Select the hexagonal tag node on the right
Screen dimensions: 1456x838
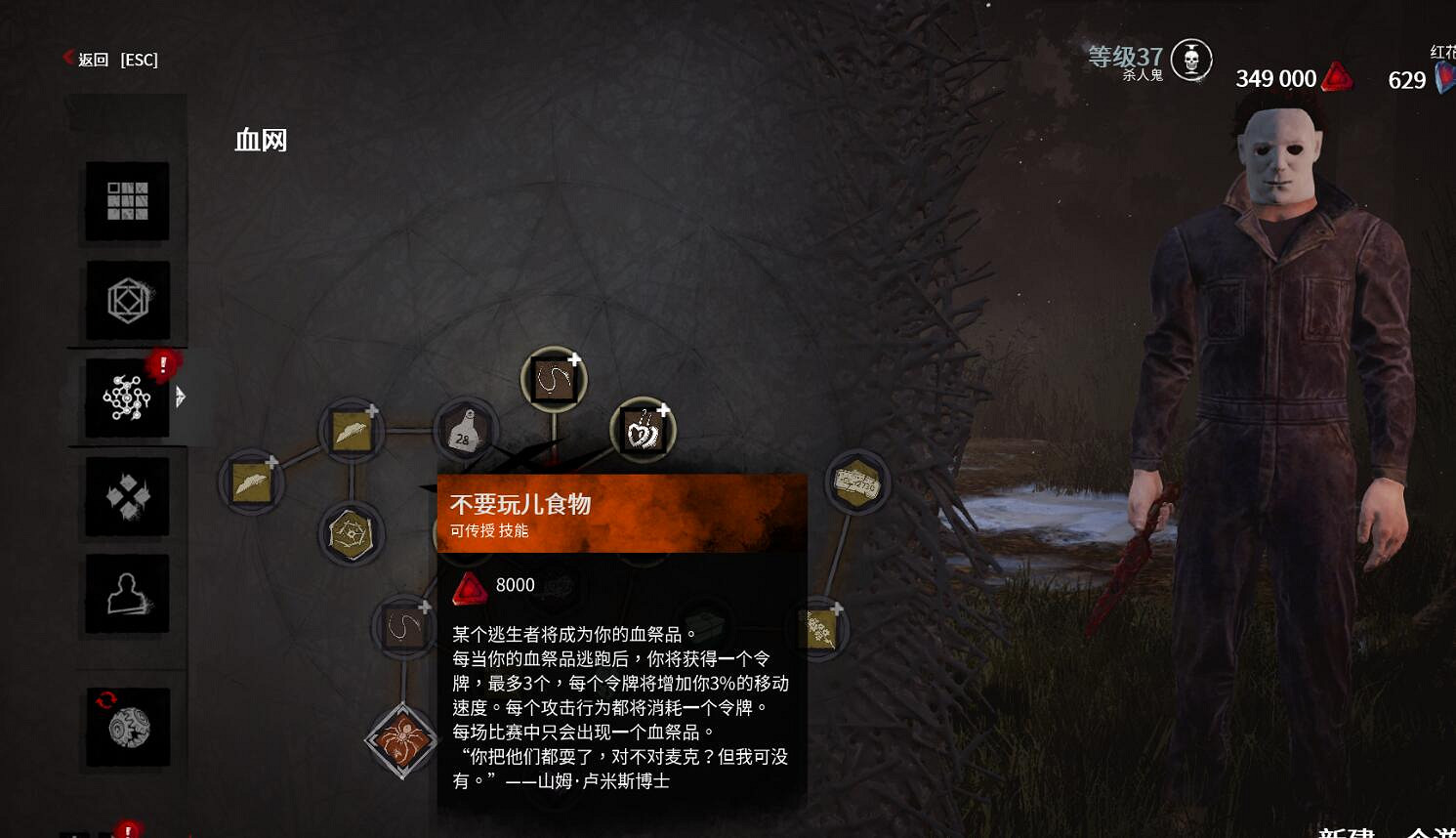[x=854, y=481]
